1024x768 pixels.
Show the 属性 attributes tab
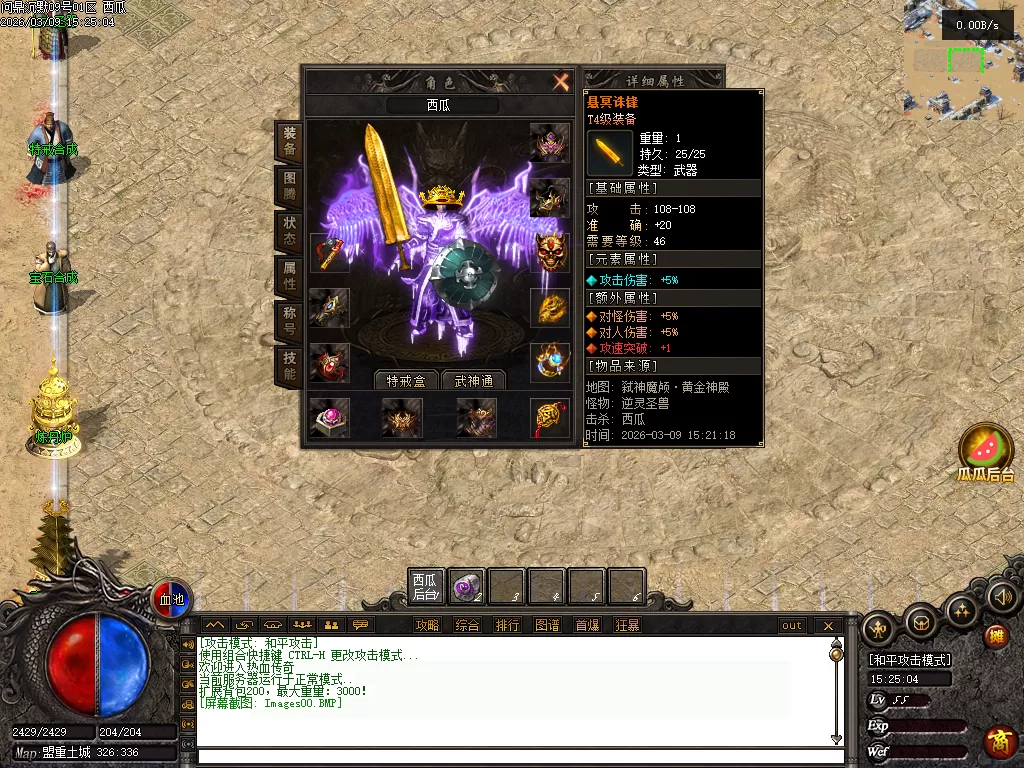point(289,276)
